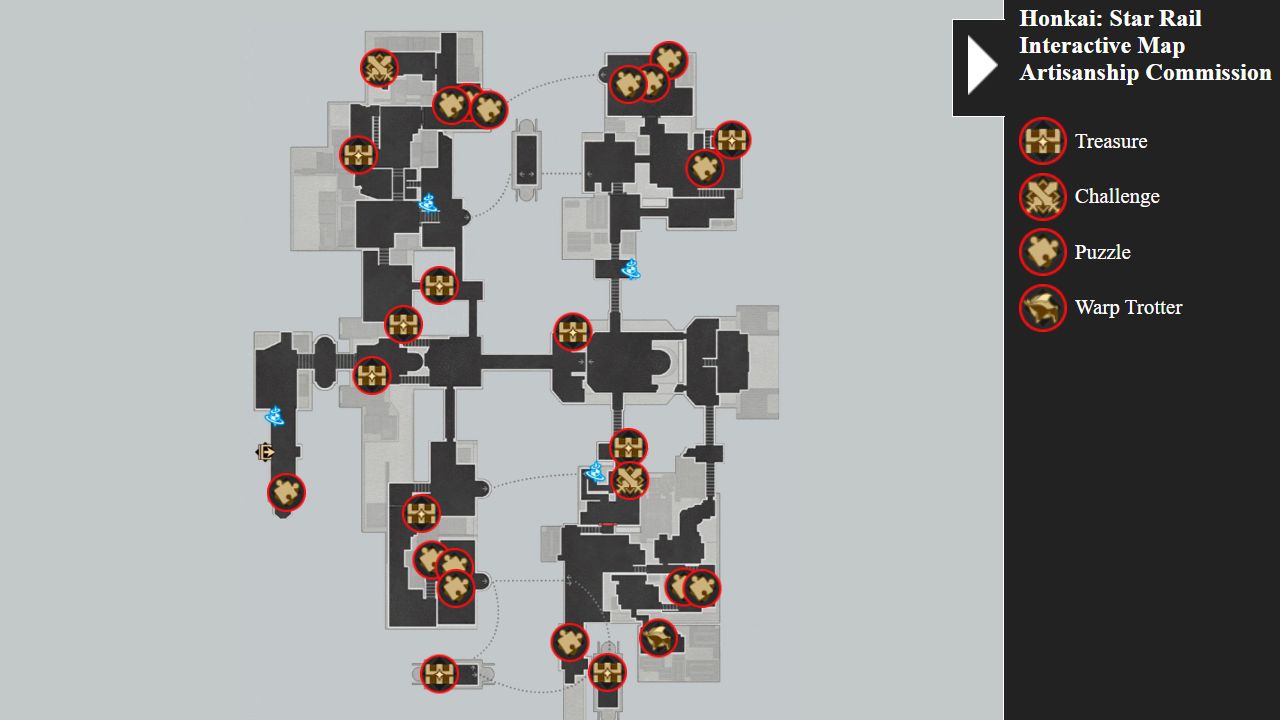
Task: Toggle the Puzzle filter in the legend
Action: click(1042, 252)
